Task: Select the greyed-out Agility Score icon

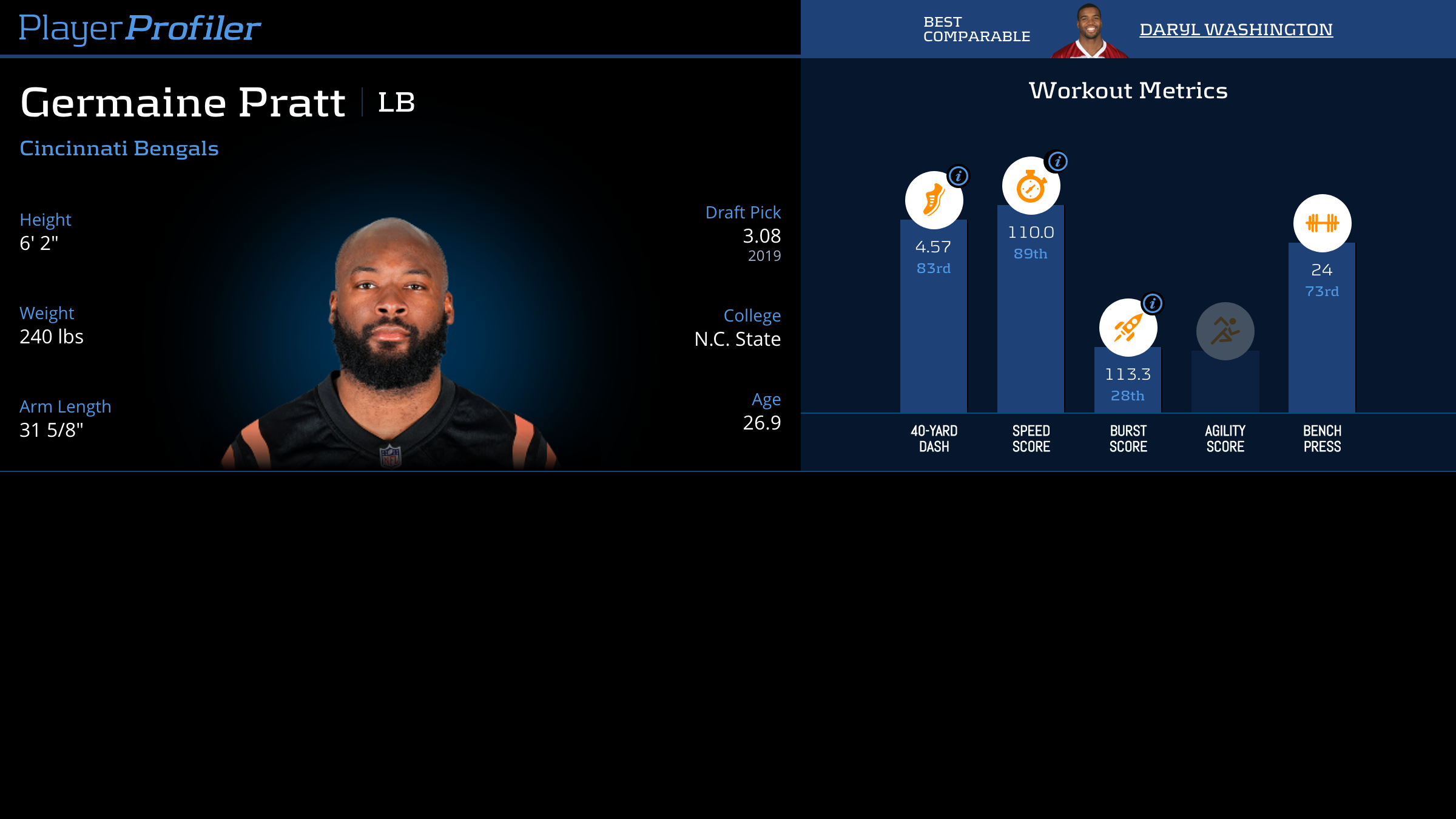Action: pyautogui.click(x=1225, y=331)
